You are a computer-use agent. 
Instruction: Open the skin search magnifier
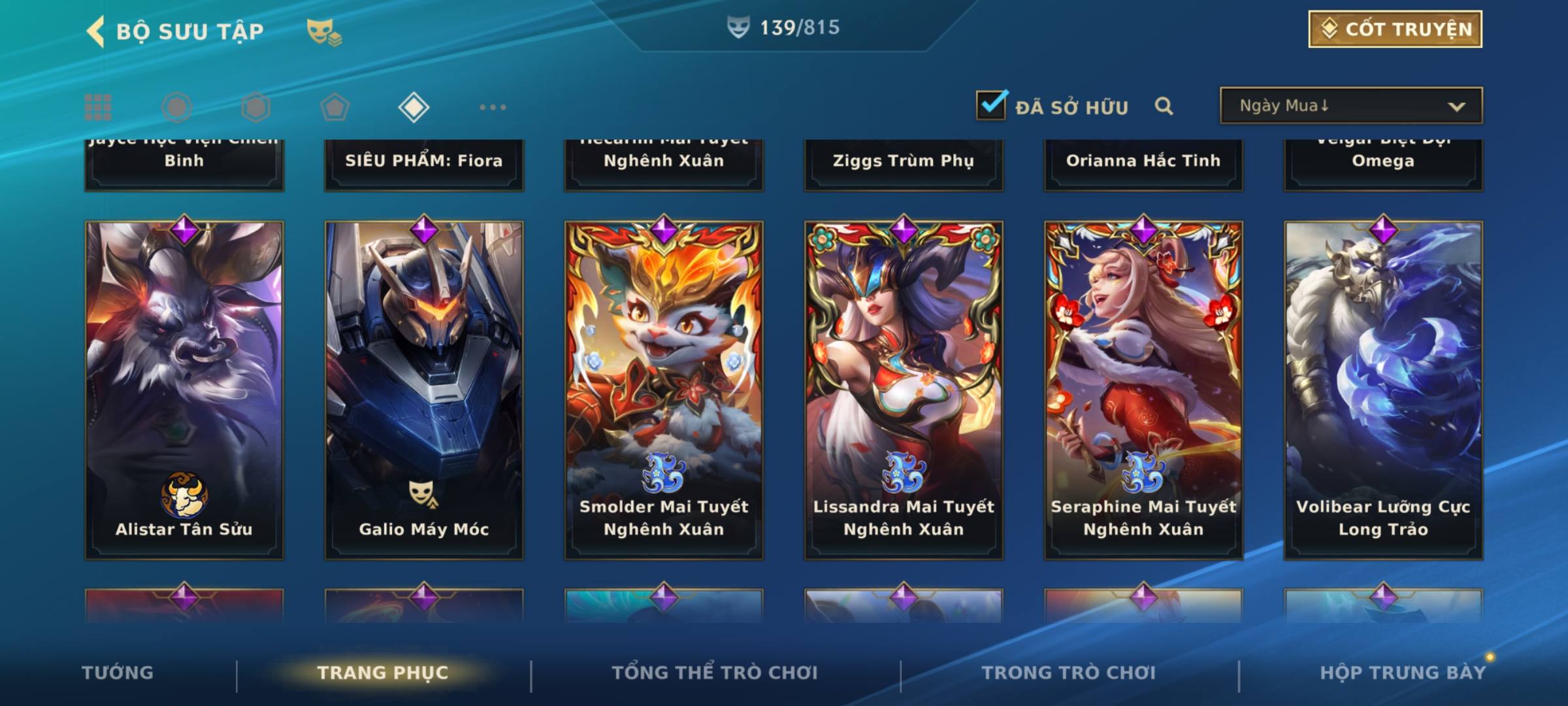(x=1164, y=106)
